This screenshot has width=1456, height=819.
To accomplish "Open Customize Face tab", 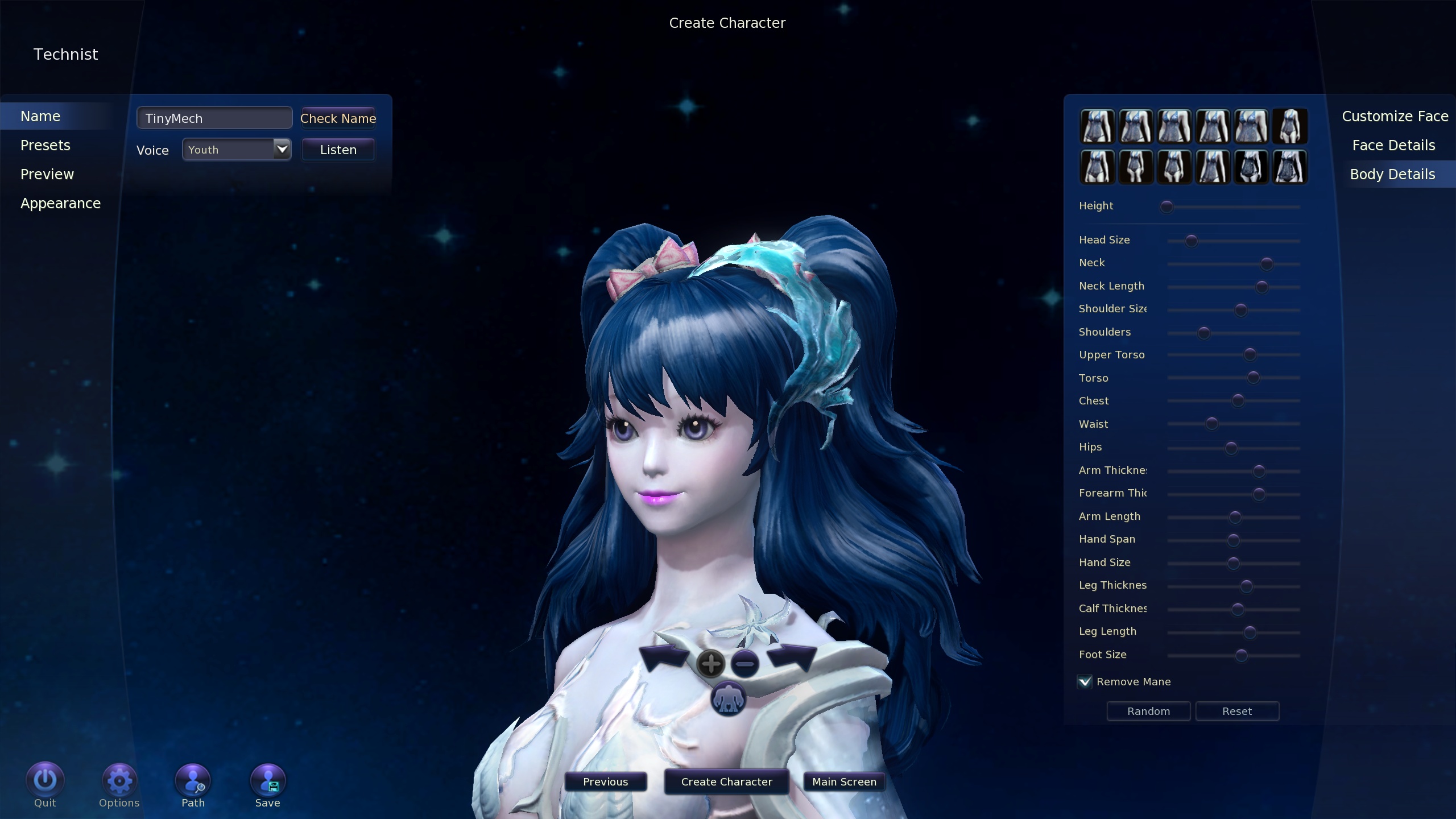I will (x=1395, y=117).
